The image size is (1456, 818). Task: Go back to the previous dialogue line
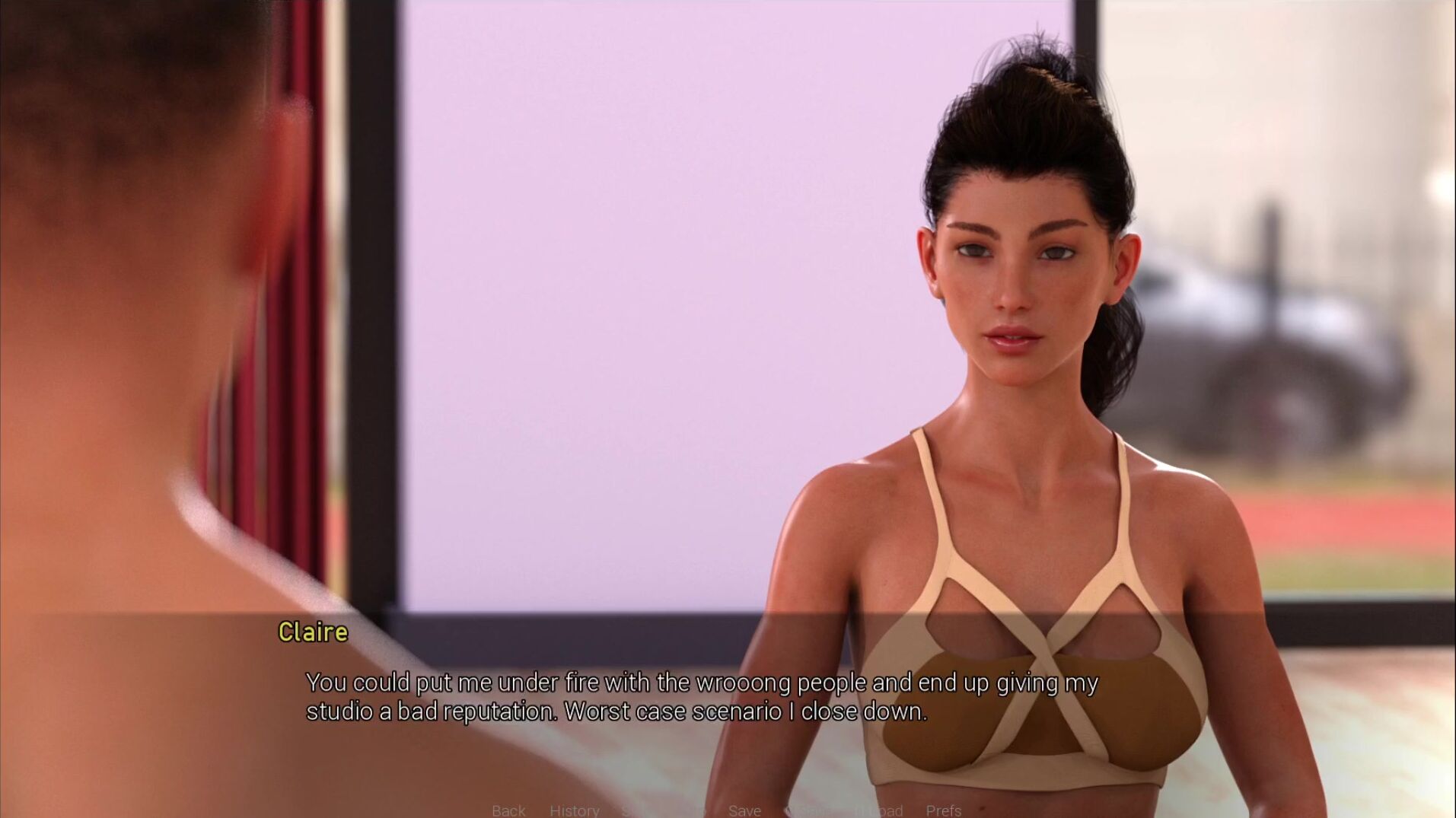tap(508, 810)
